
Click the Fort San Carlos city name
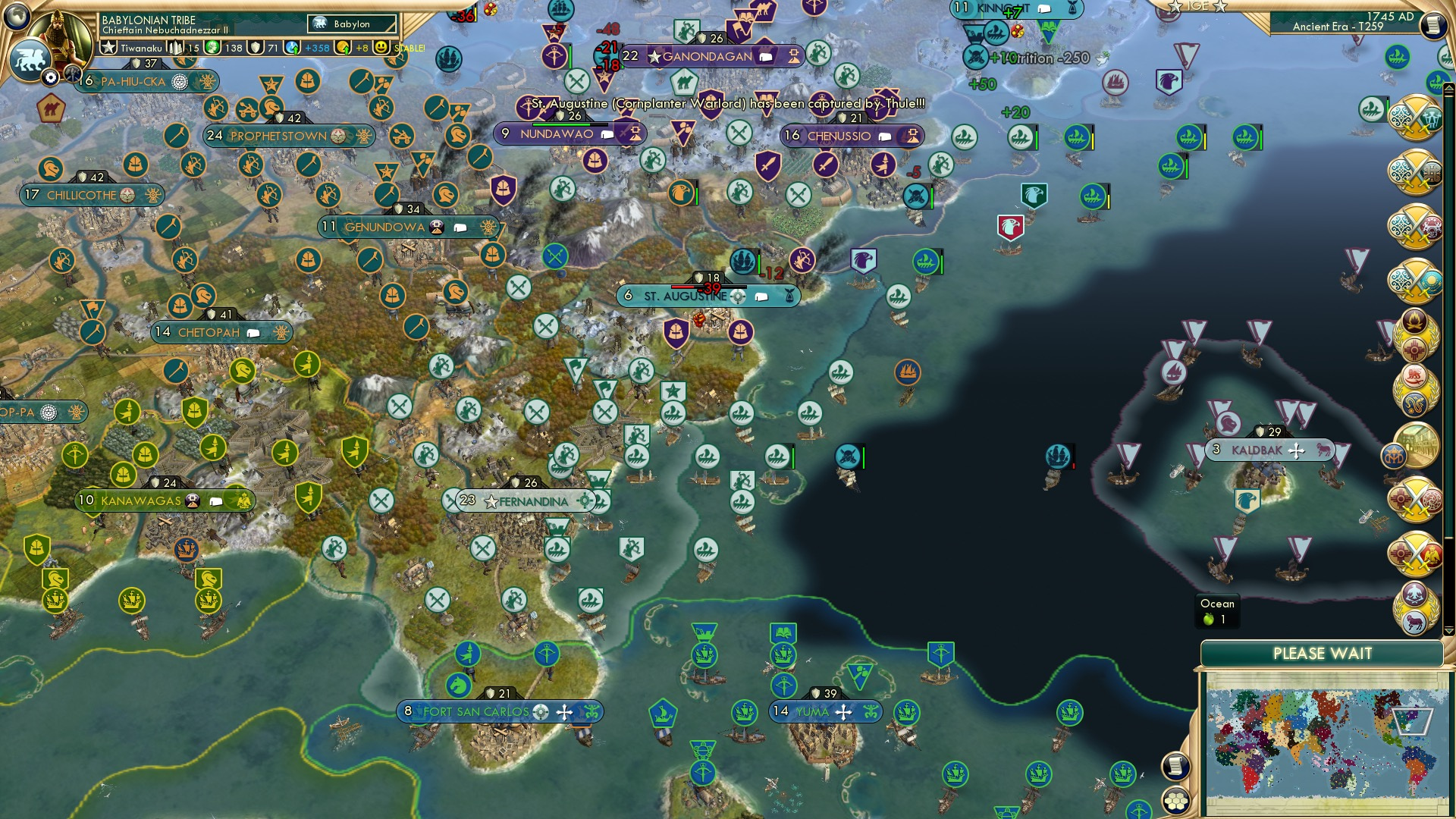click(475, 712)
